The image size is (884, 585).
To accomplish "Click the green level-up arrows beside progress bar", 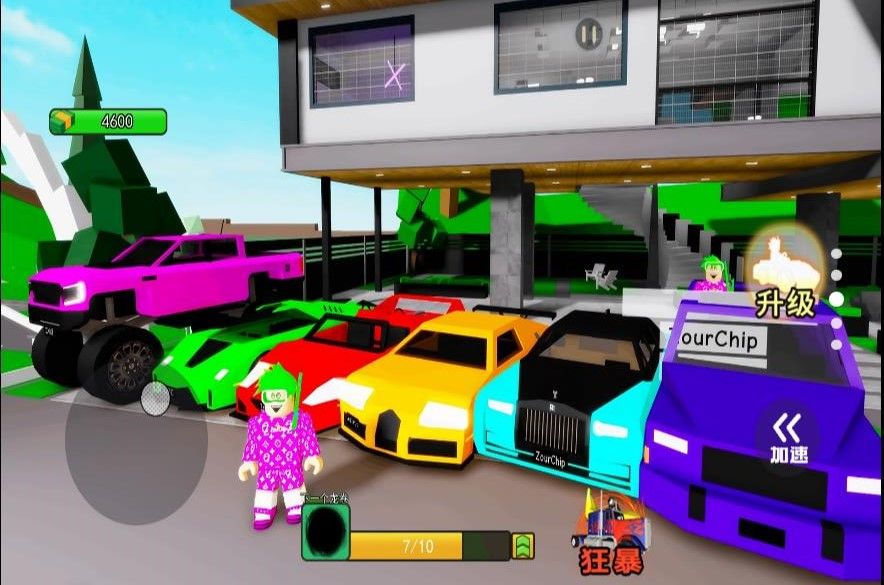I will (523, 546).
